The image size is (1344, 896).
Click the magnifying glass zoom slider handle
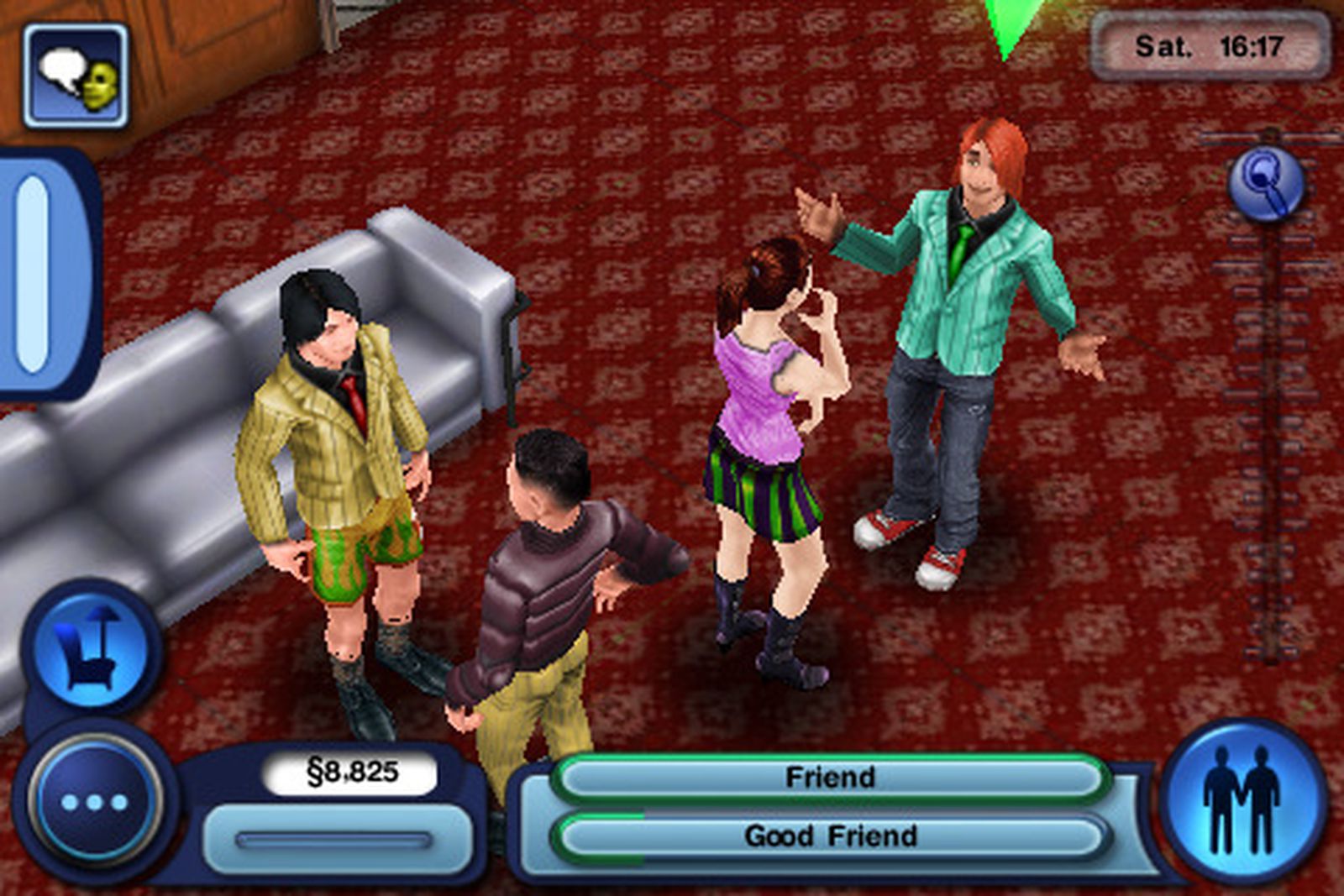click(x=1267, y=184)
